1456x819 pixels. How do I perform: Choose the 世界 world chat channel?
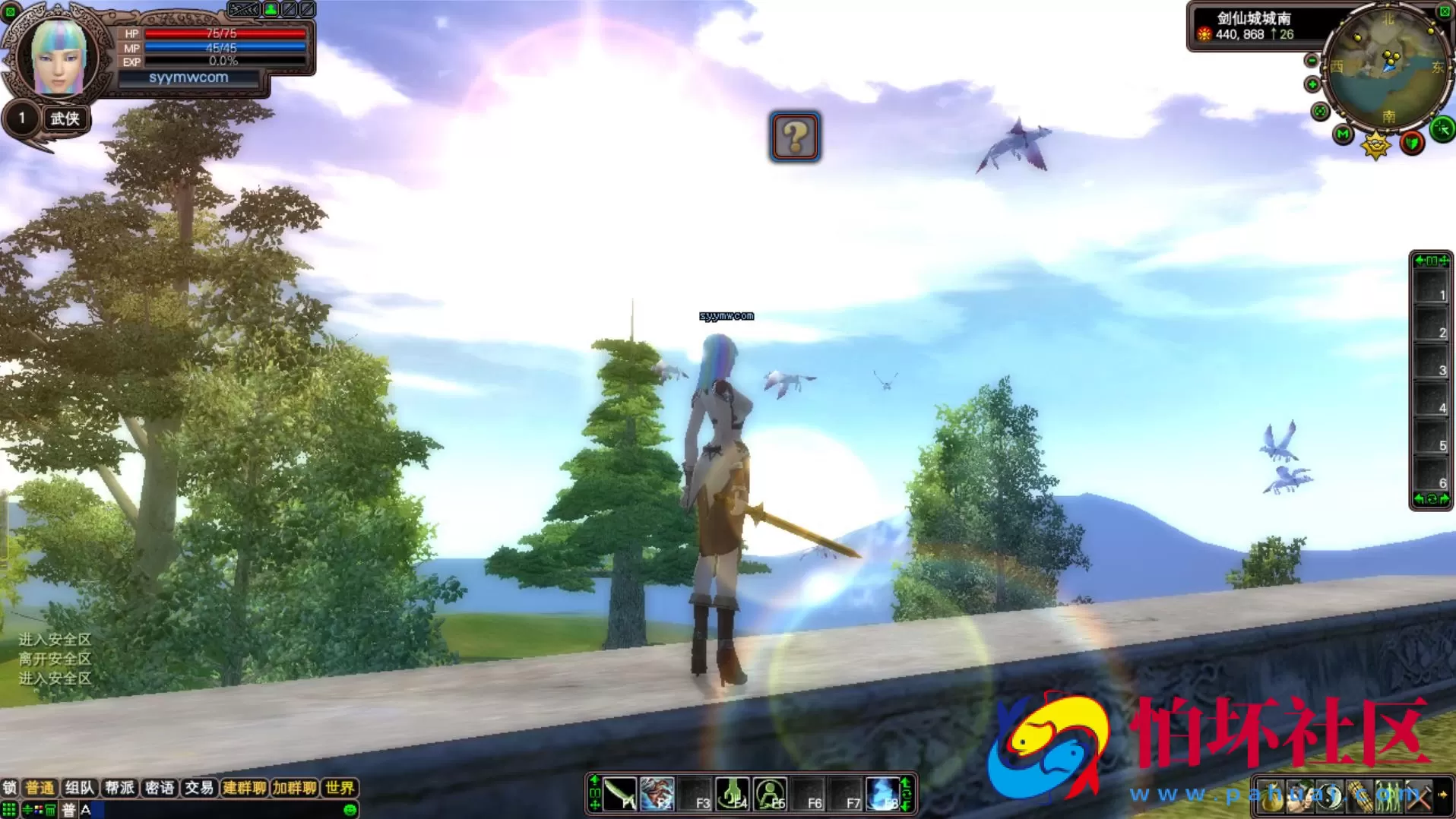340,788
